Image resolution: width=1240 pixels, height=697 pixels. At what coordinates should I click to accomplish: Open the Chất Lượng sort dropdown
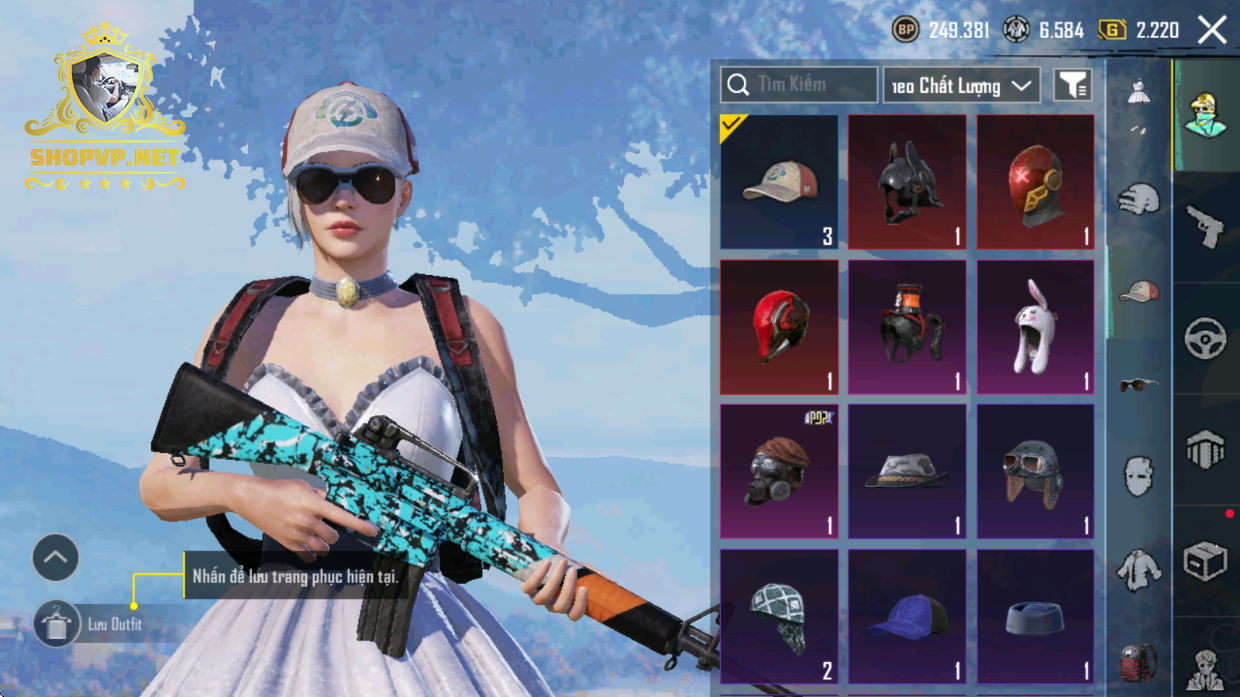(x=961, y=85)
